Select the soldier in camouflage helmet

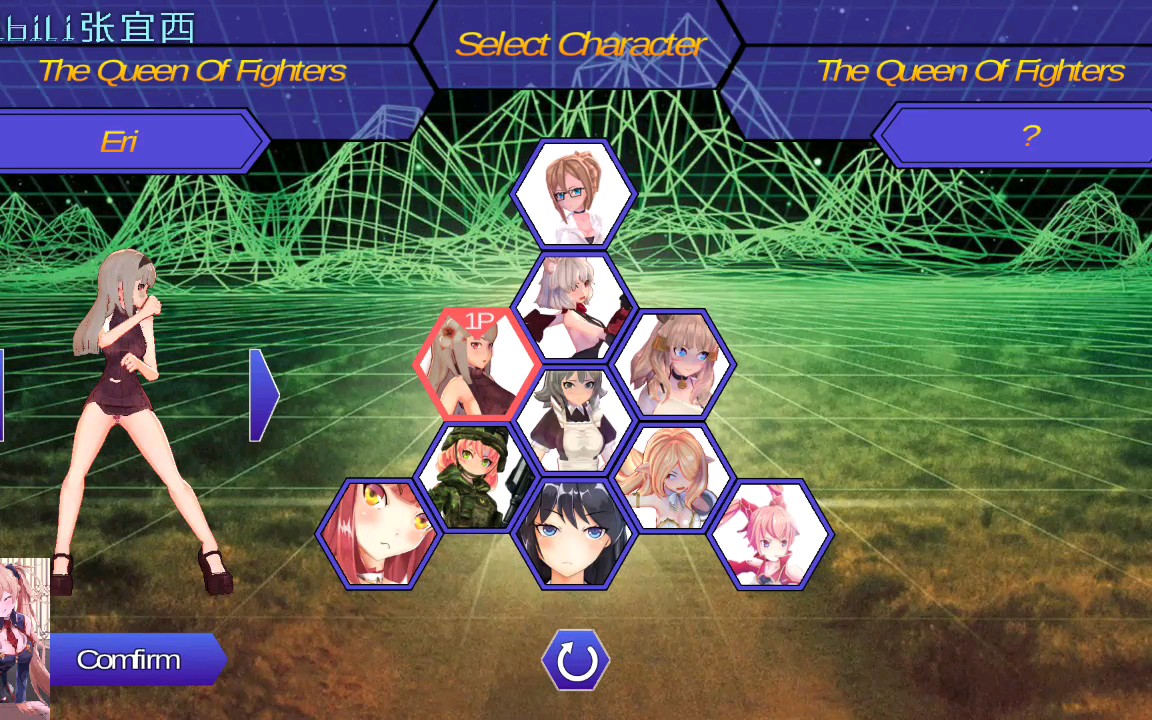click(477, 477)
